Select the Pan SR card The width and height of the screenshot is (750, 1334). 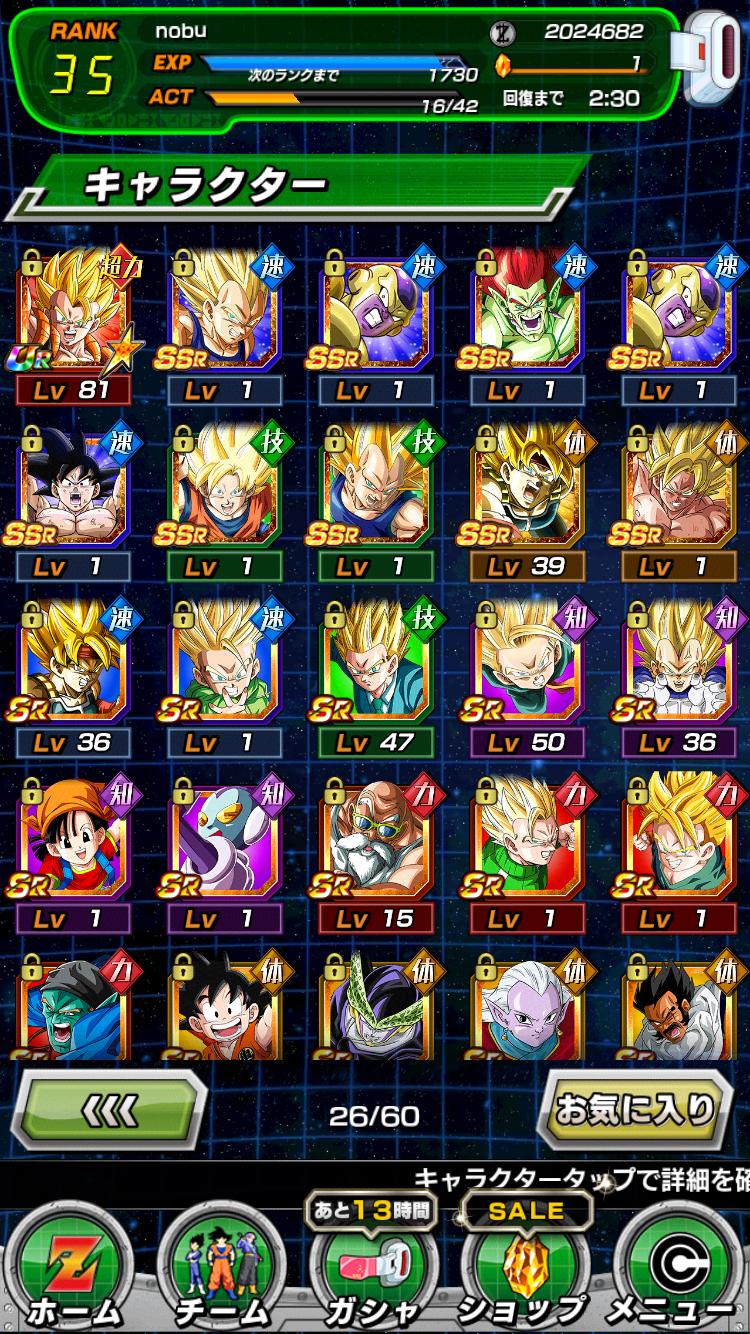(x=74, y=840)
